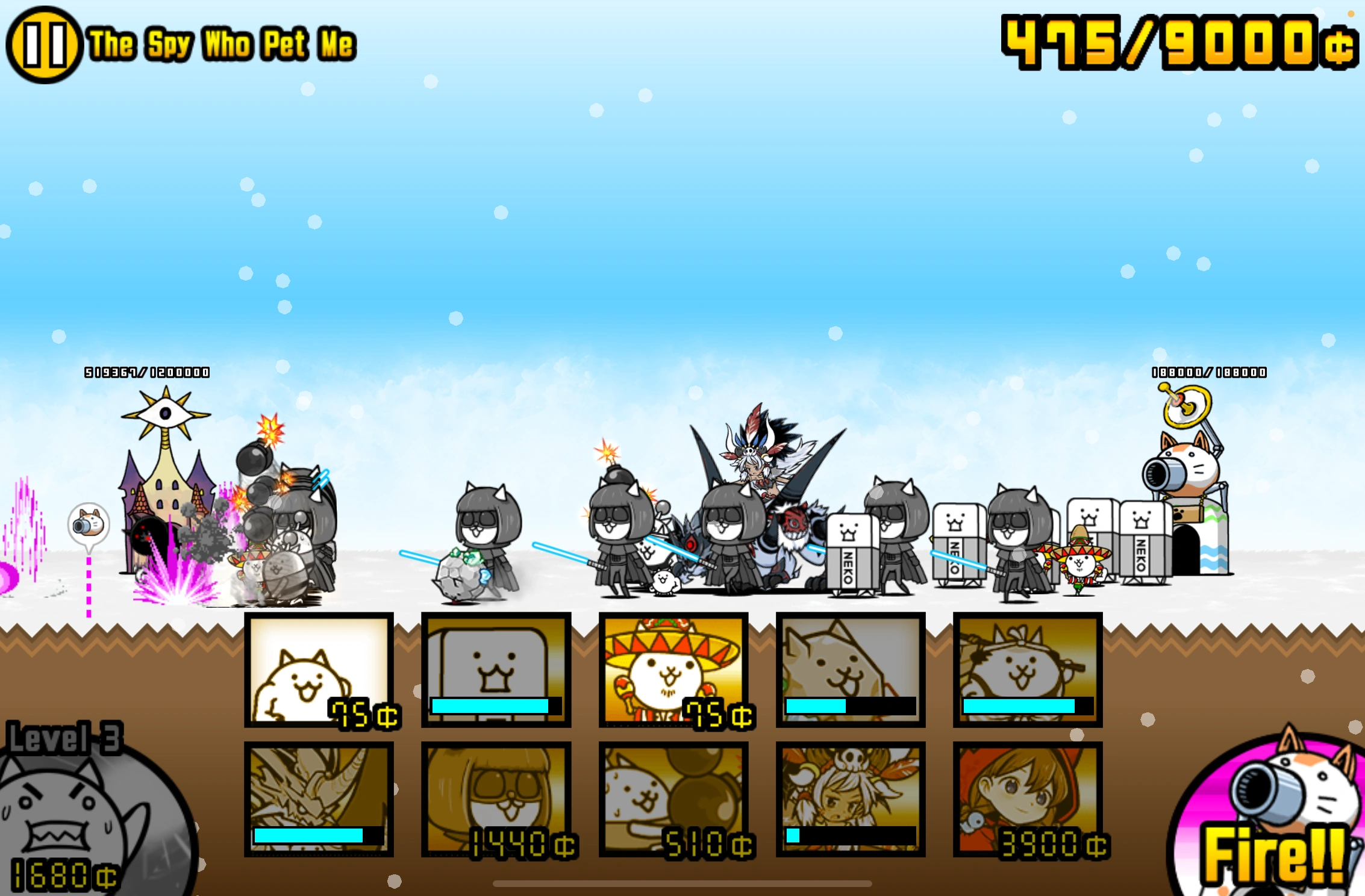Viewport: 1365px width, 896px height.
Task: Pause the battle
Action: 45,42
